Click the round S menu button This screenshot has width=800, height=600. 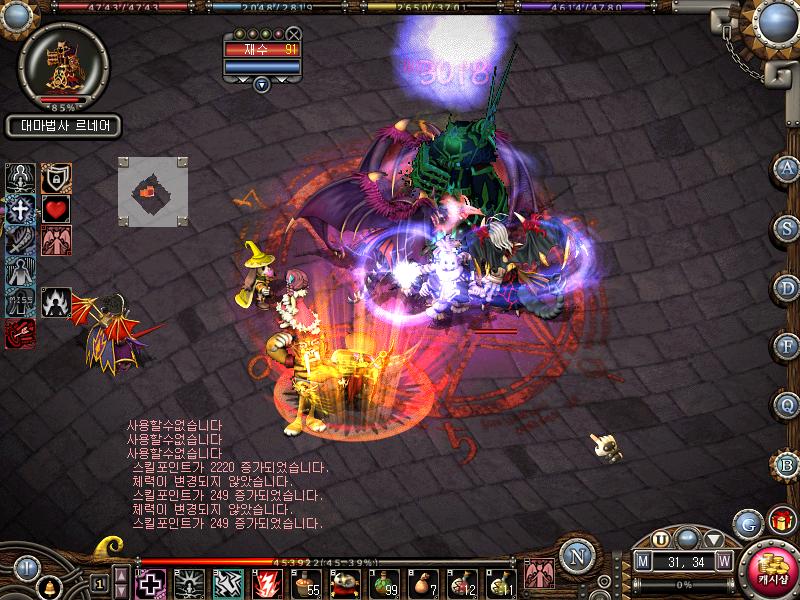[787, 227]
